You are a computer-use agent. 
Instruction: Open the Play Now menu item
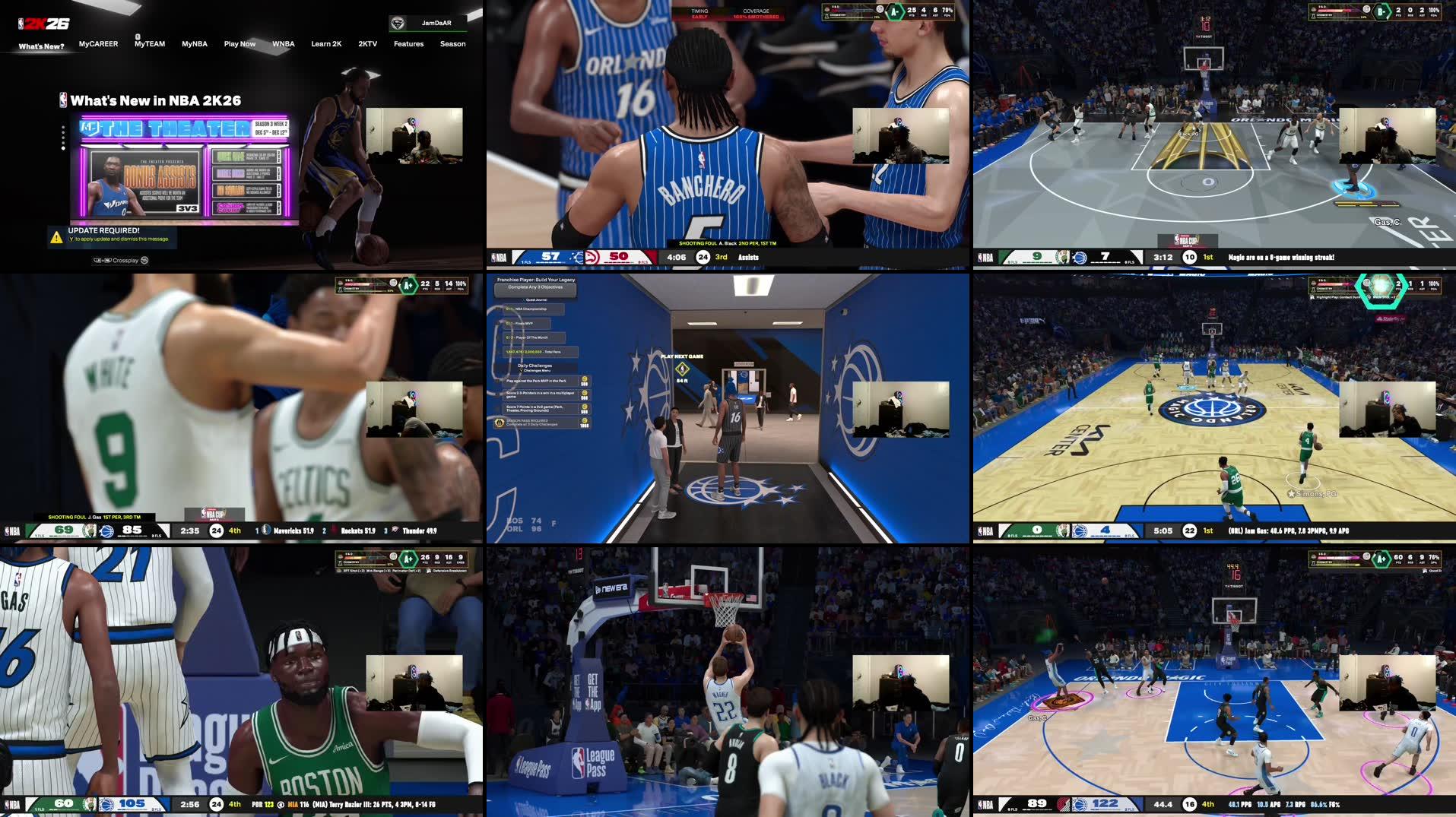pyautogui.click(x=239, y=44)
